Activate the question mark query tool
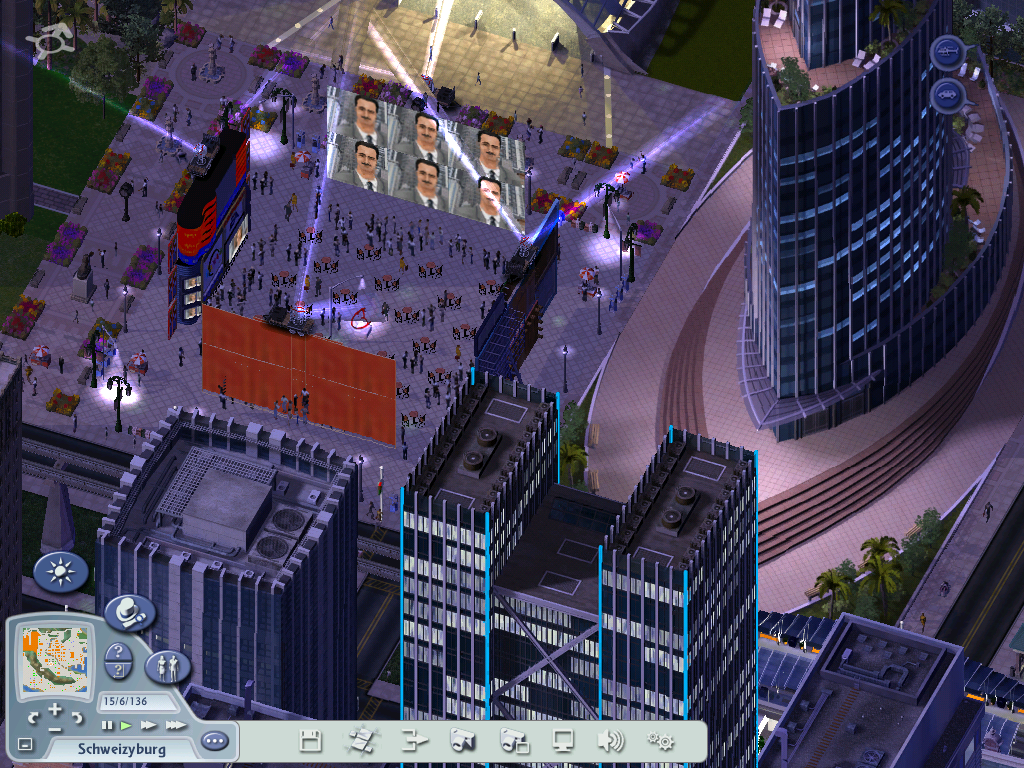Viewport: 1024px width, 768px height. point(119,653)
